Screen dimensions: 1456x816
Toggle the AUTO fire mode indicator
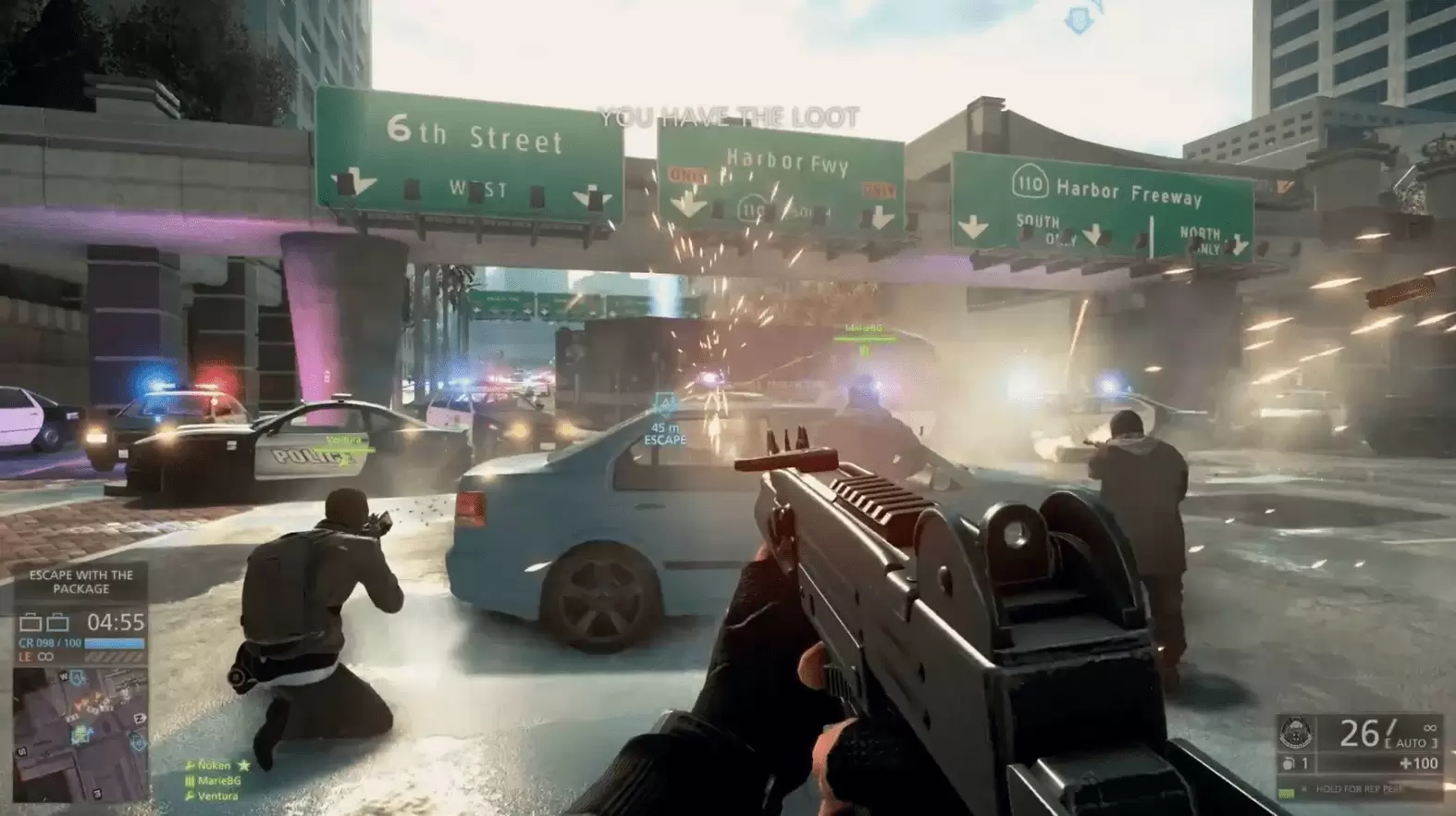(1409, 743)
